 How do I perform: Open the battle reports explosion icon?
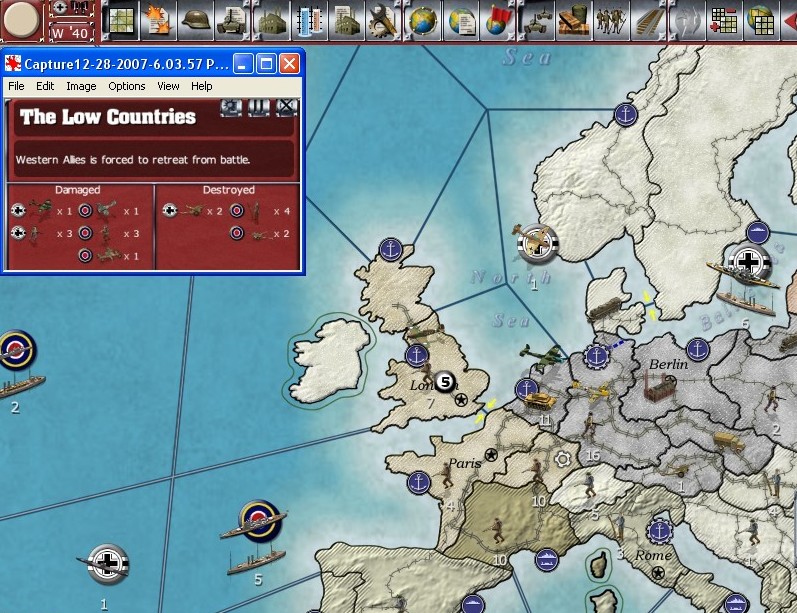[x=155, y=19]
